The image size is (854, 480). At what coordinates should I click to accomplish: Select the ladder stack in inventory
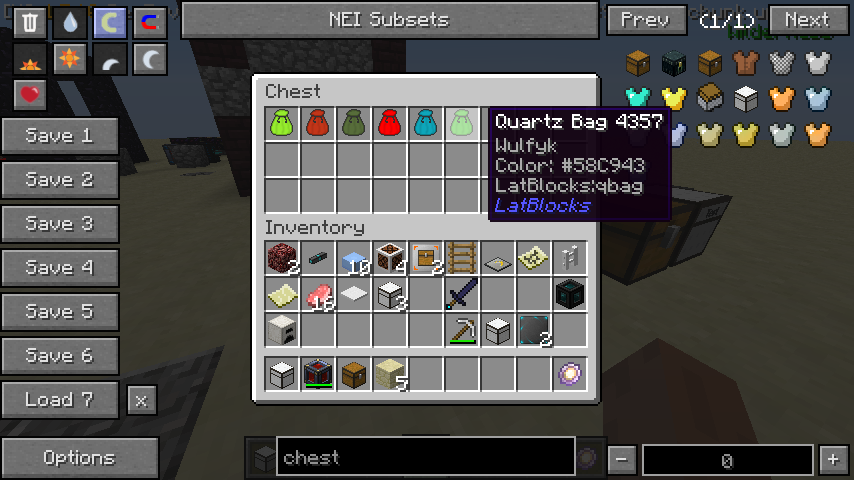coord(461,258)
